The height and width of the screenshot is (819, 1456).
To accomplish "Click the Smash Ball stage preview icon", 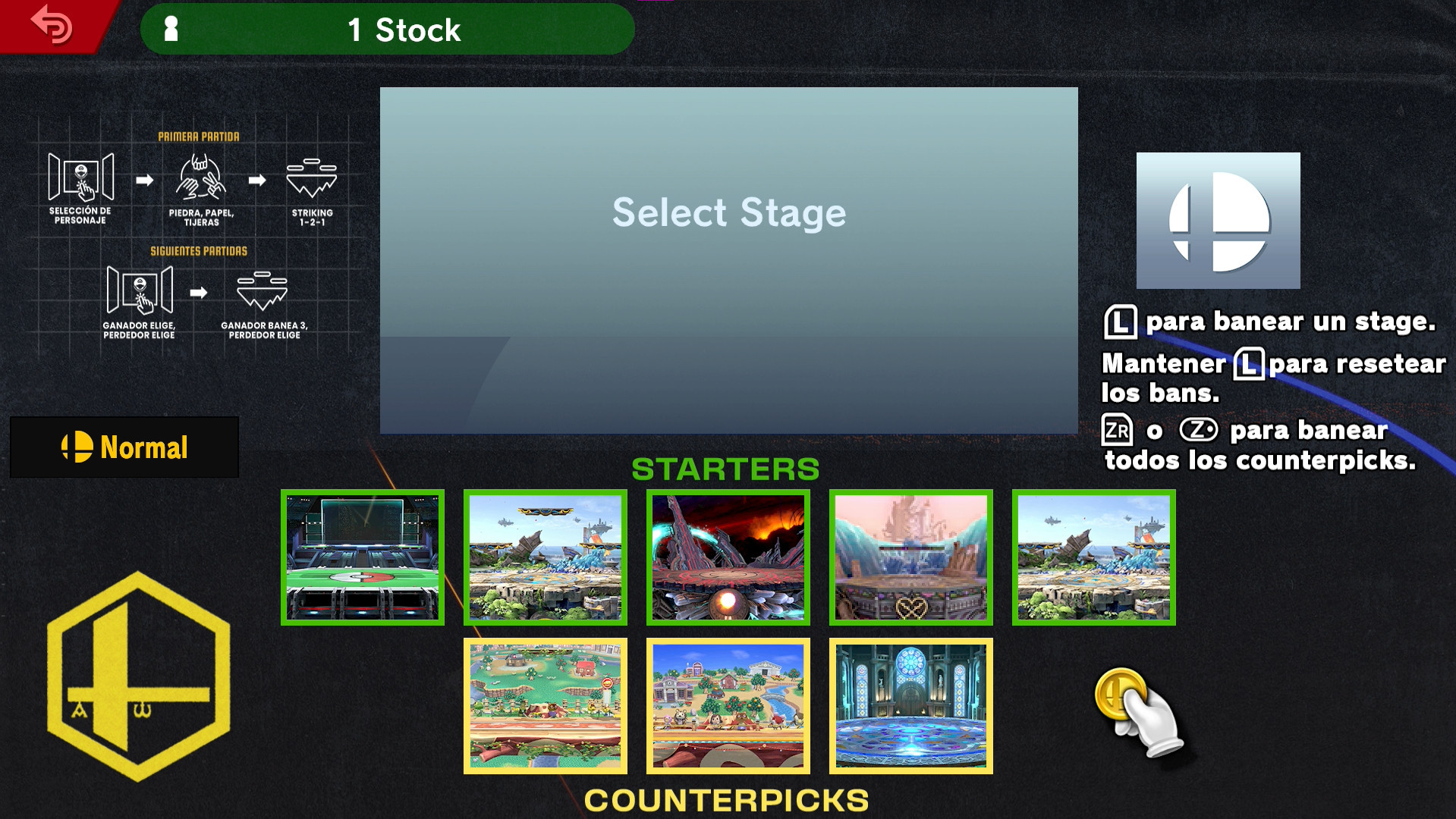I will point(1218,220).
